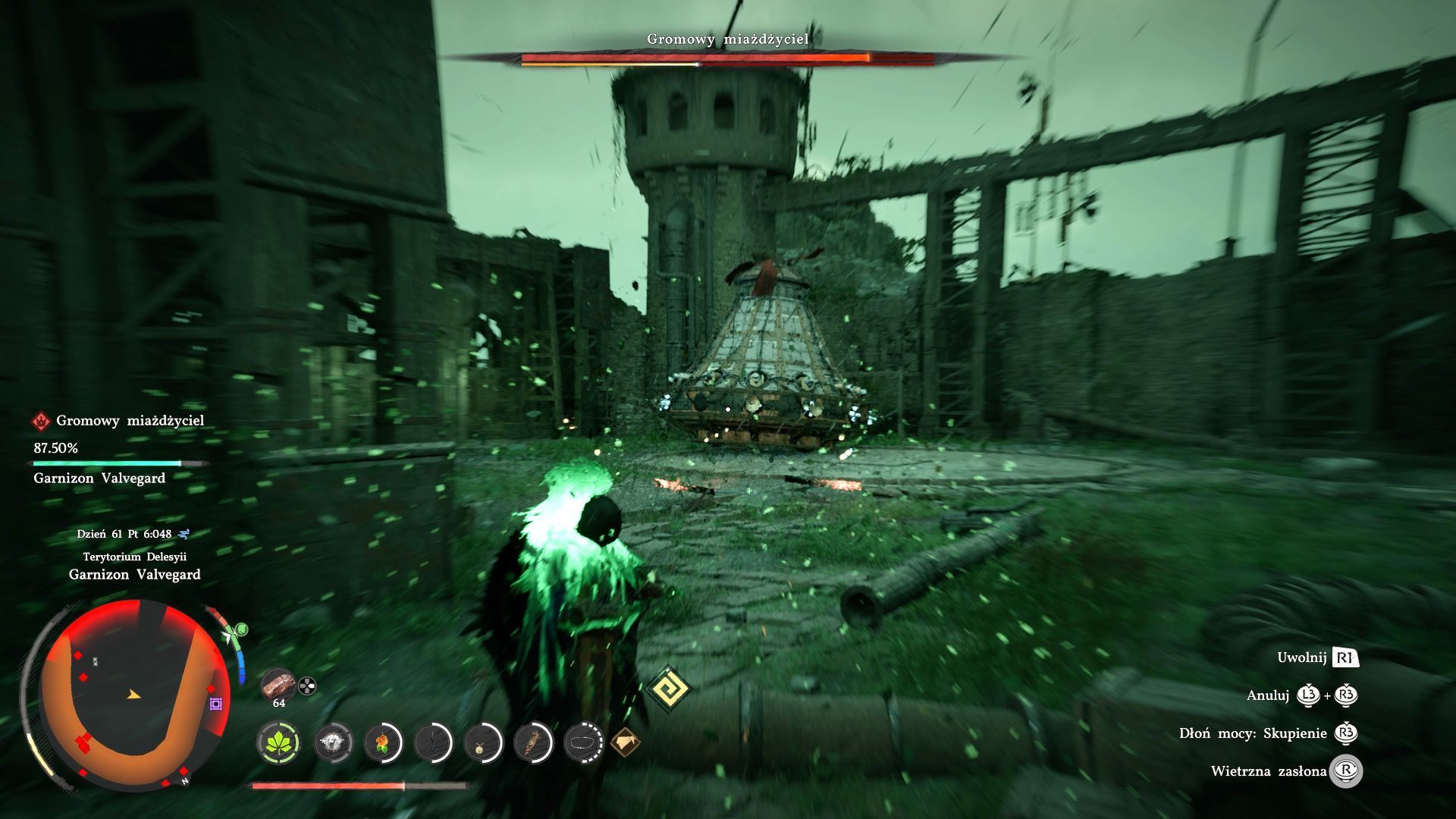The image size is (1456, 819).
Task: Activate the green leaf ability slot
Action: click(x=278, y=742)
